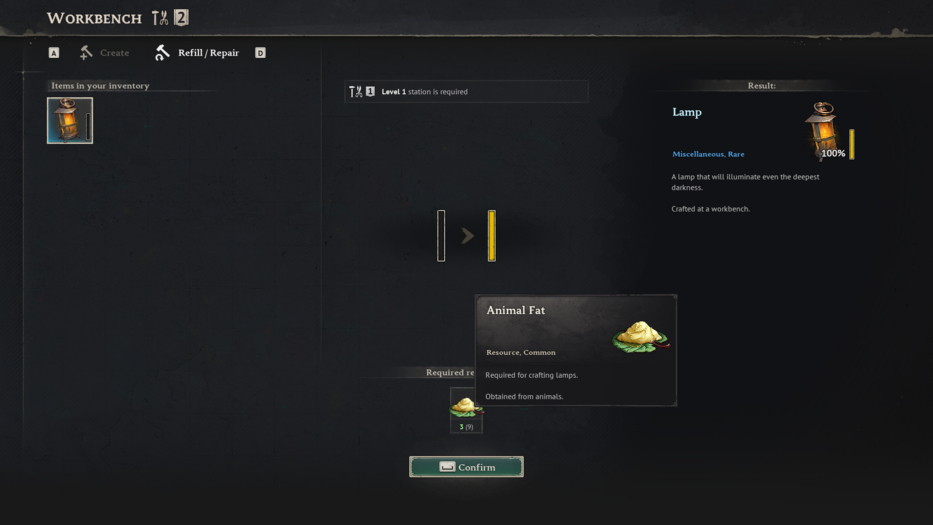Open the Refill / Repair tab
933x525 pixels.
(x=198, y=53)
